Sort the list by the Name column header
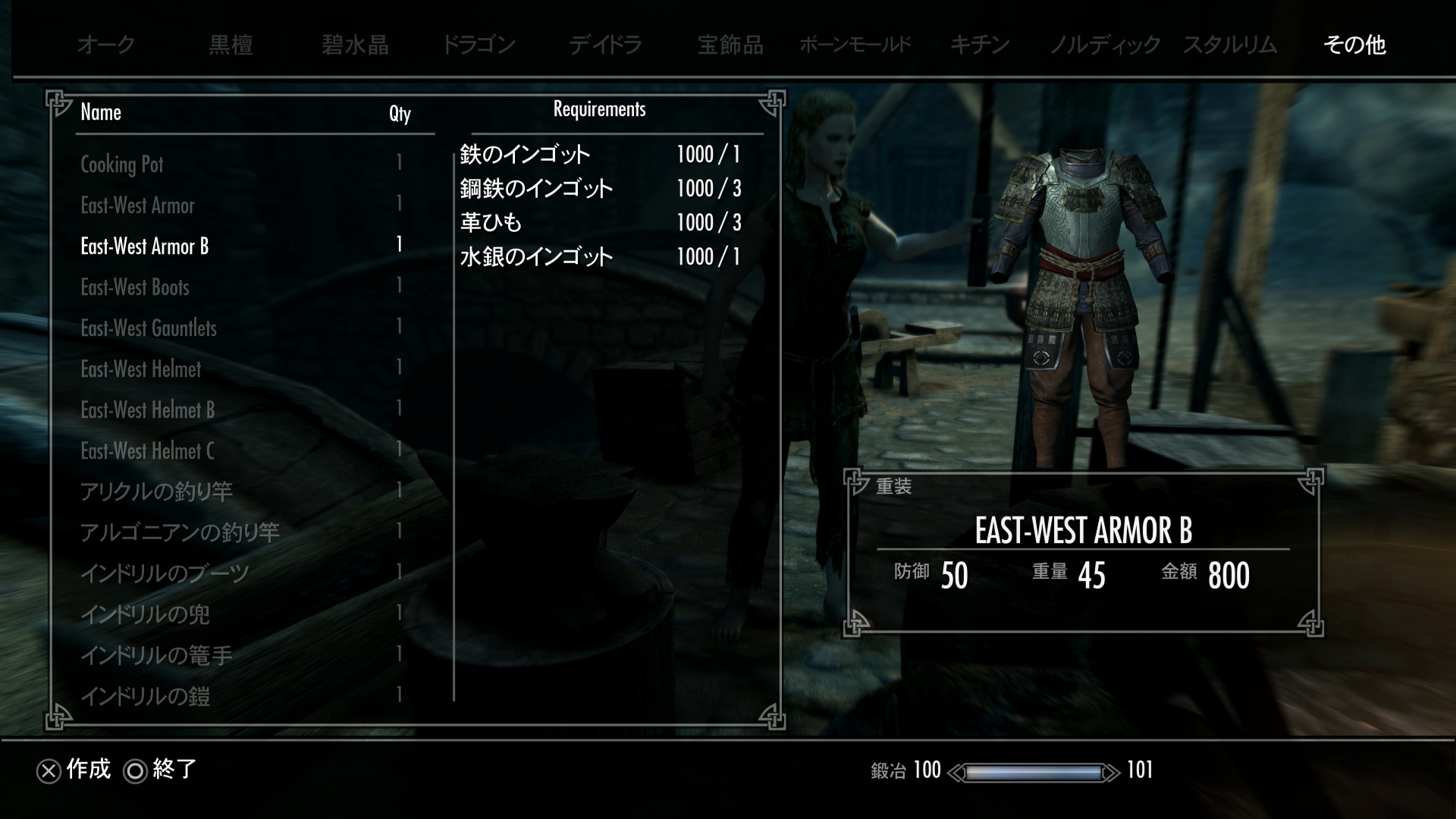 [x=101, y=113]
